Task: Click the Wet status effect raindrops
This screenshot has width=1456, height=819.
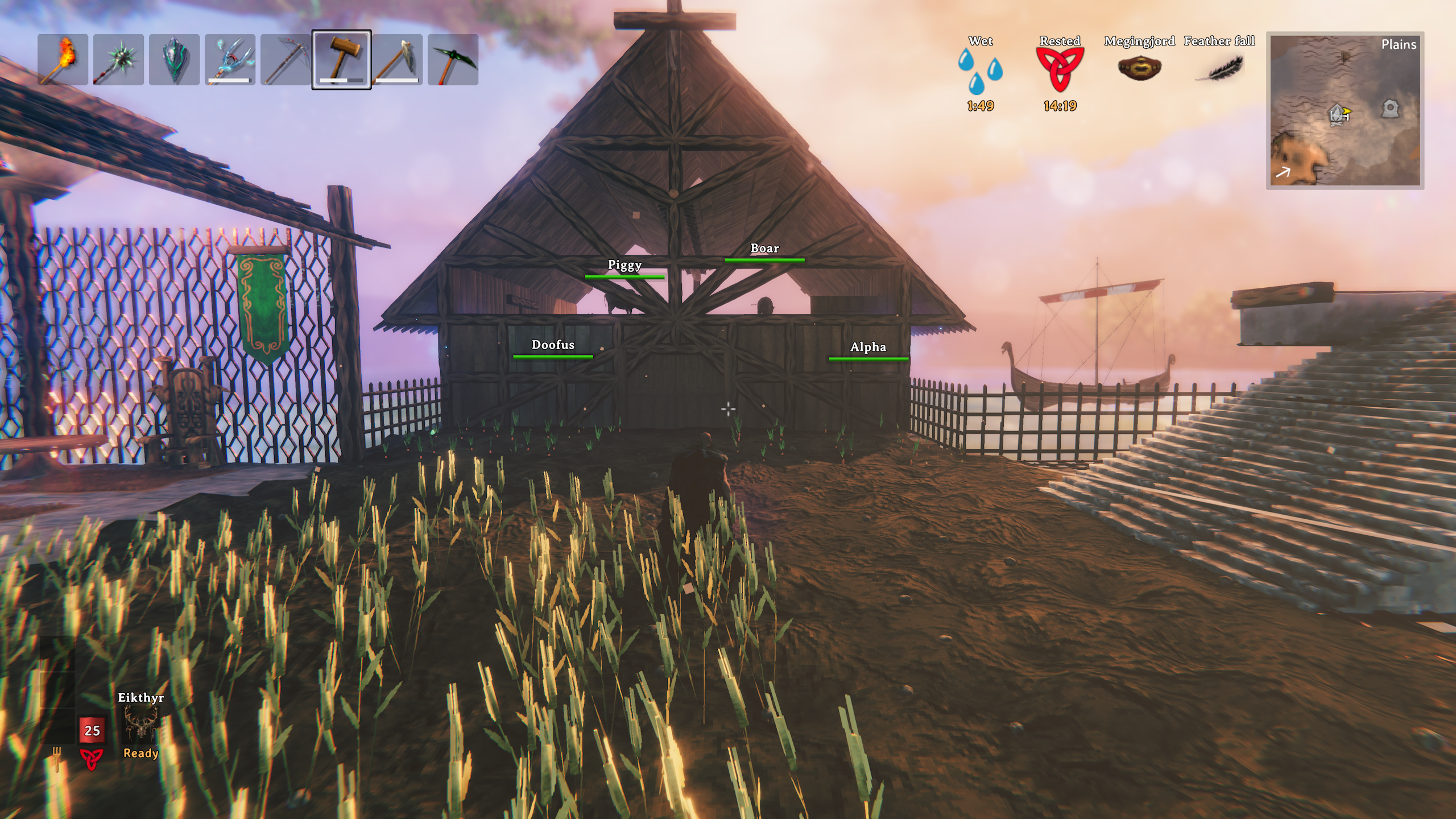Action: 980,71
